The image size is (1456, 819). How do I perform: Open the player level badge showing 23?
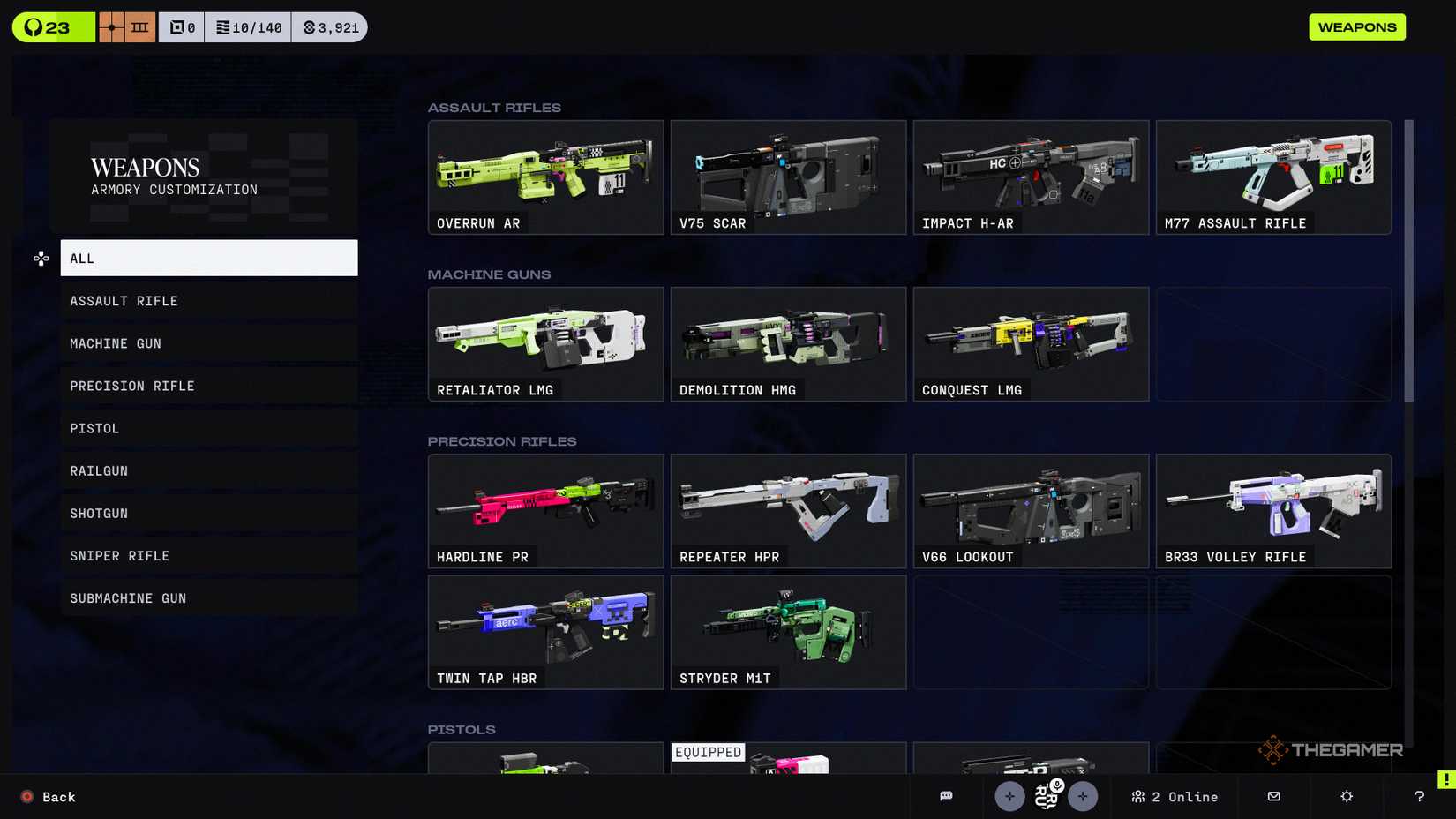pyautogui.click(x=51, y=26)
